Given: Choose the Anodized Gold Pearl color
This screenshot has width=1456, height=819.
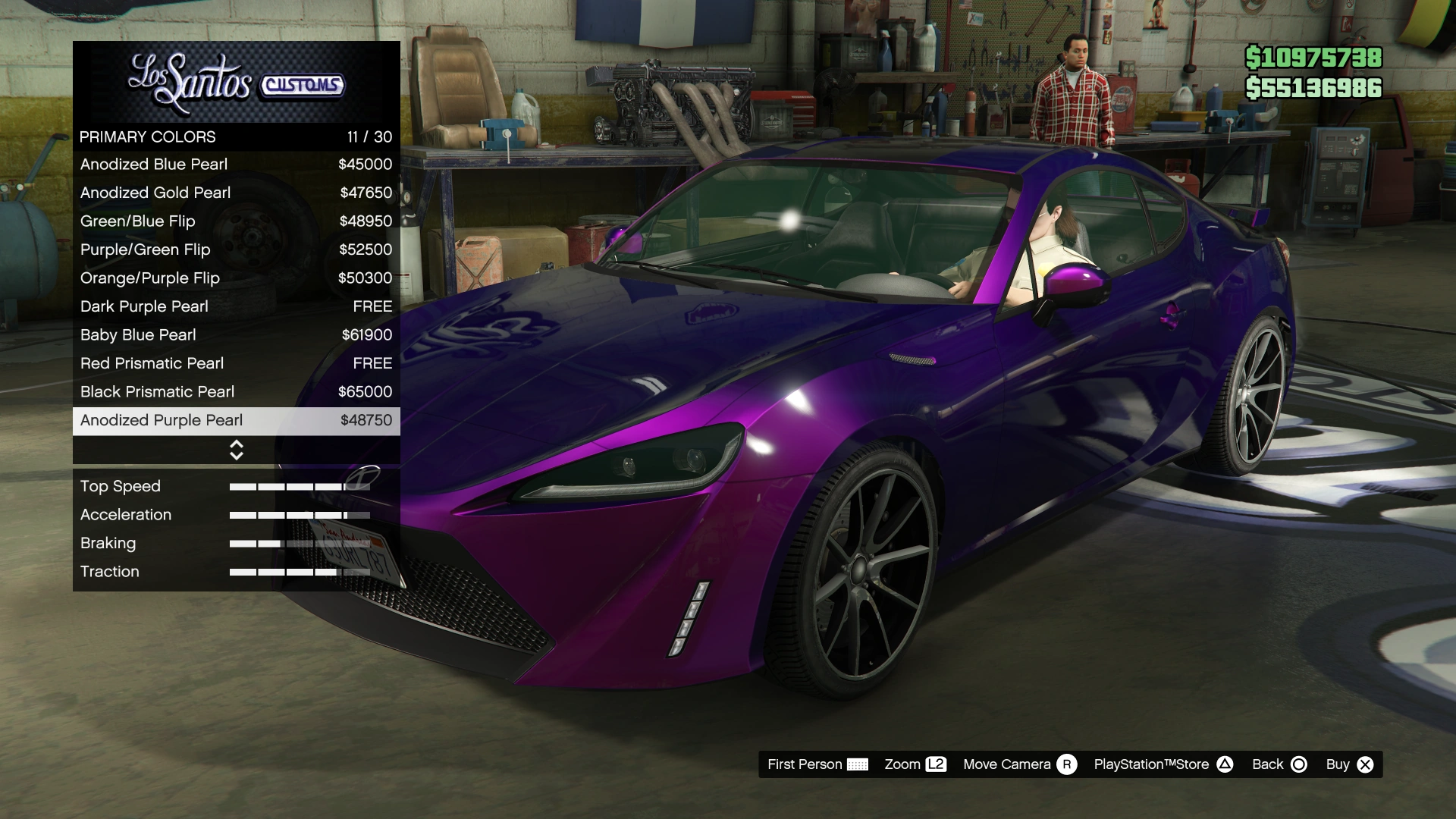Looking at the screenshot, I should coord(236,193).
